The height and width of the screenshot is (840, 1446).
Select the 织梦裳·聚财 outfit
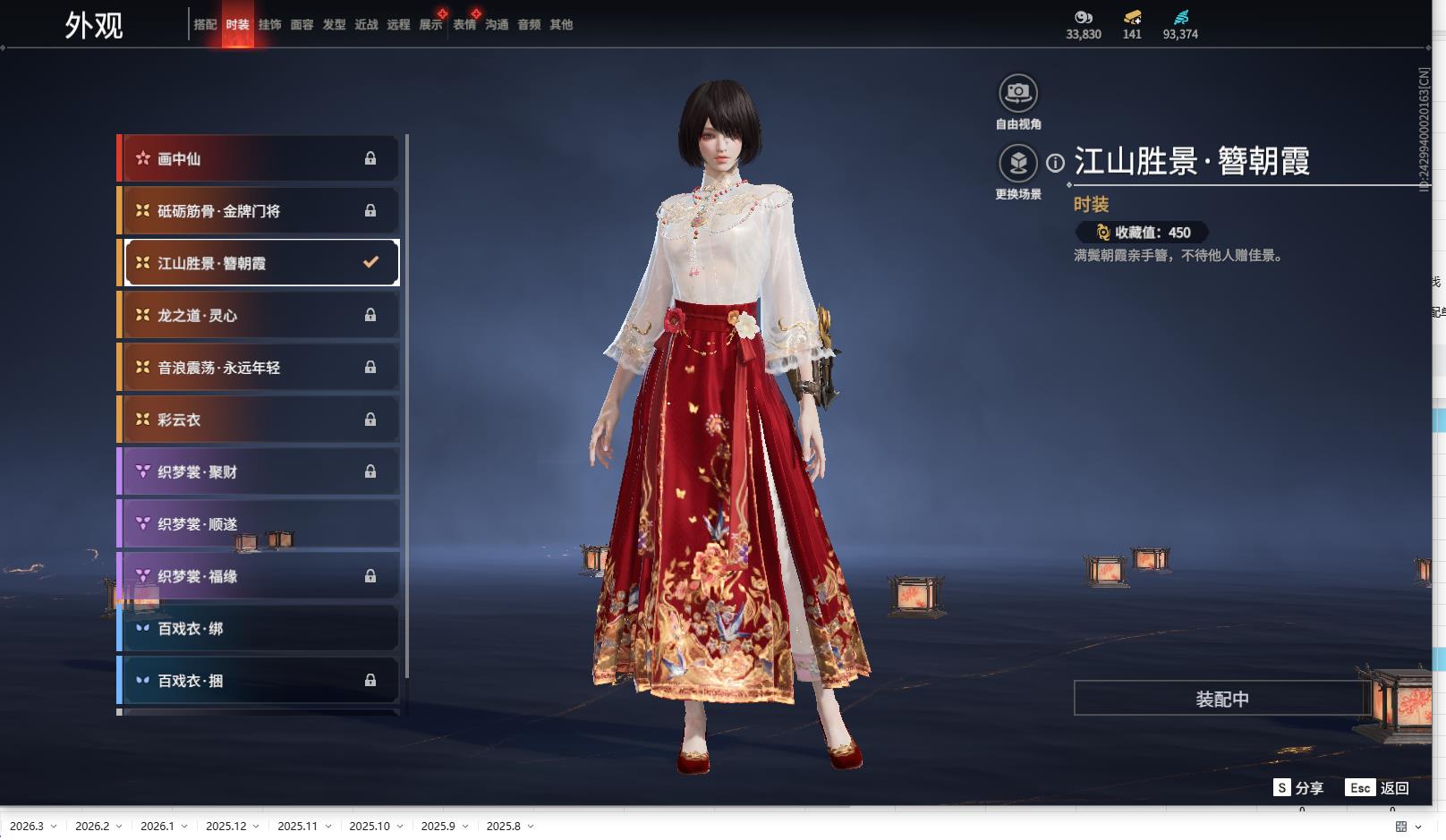click(258, 471)
